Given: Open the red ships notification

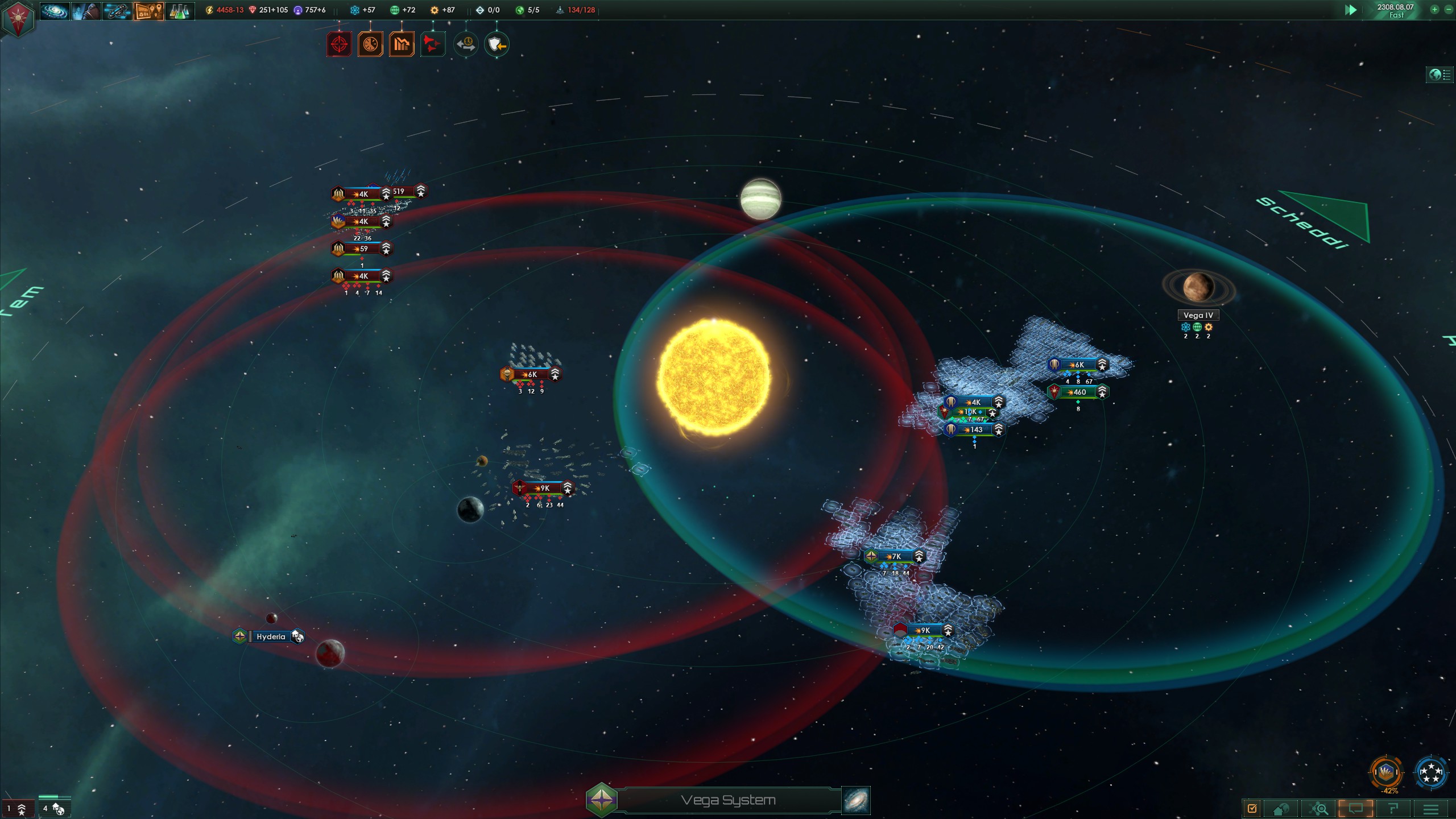Looking at the screenshot, I should [x=433, y=44].
